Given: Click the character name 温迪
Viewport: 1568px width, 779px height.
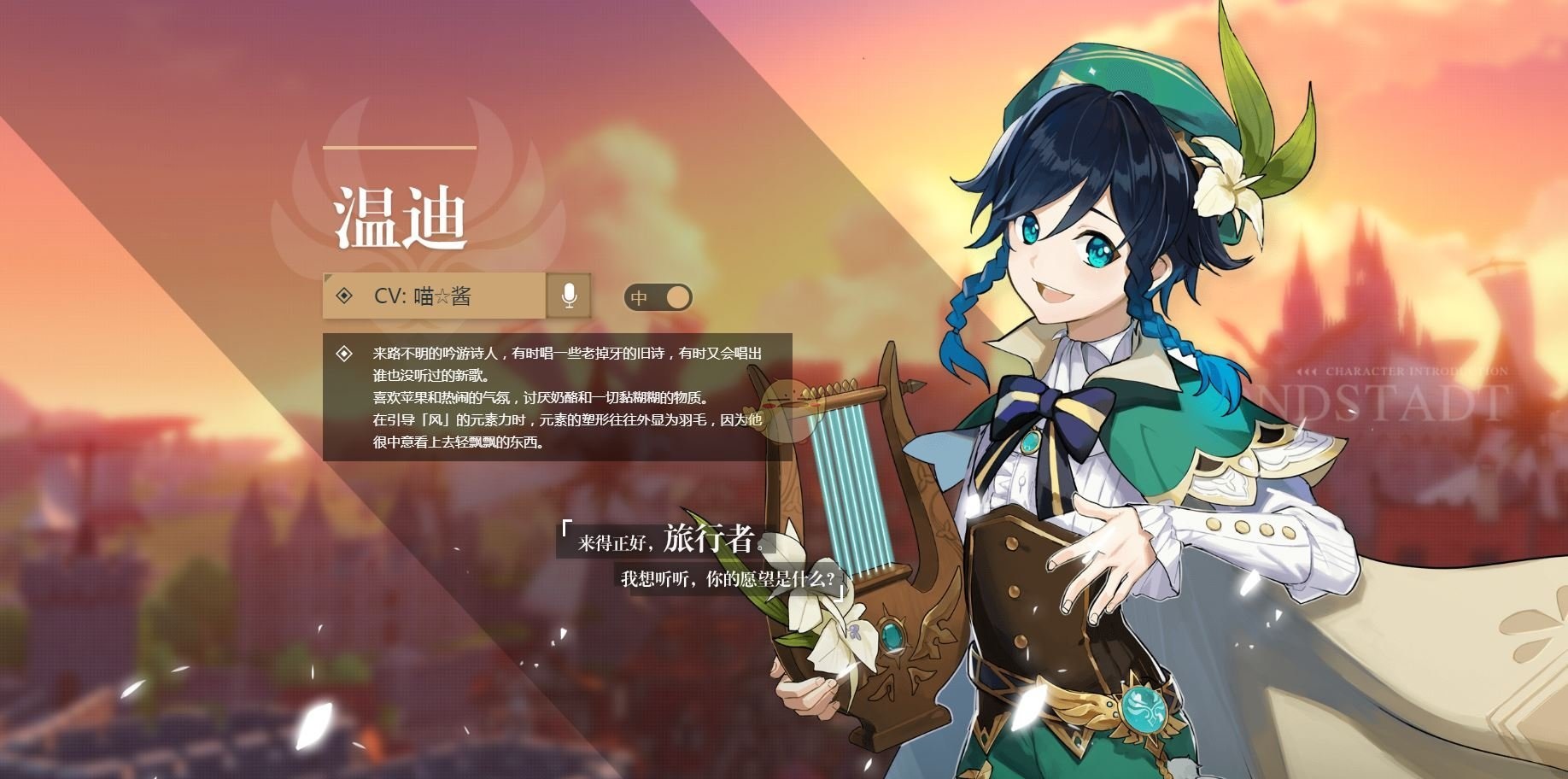Looking at the screenshot, I should point(401,218).
